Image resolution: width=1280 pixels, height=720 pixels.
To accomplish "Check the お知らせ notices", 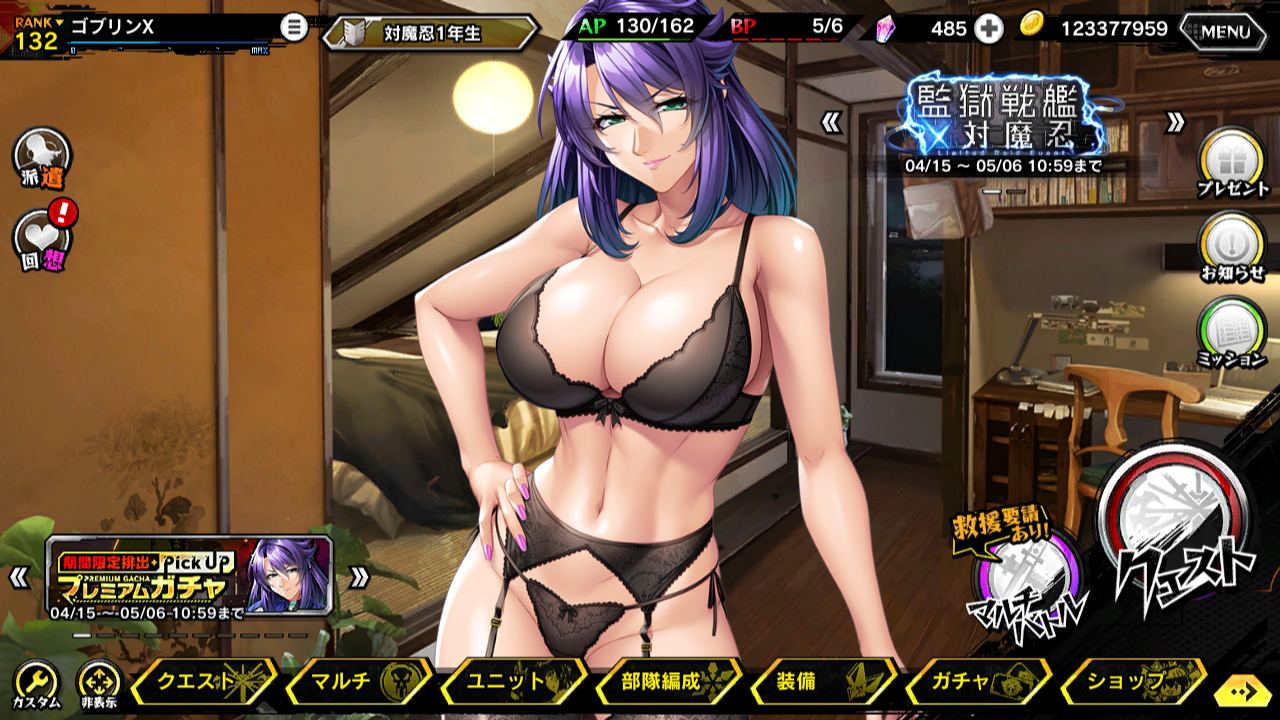I will pyautogui.click(x=1232, y=246).
